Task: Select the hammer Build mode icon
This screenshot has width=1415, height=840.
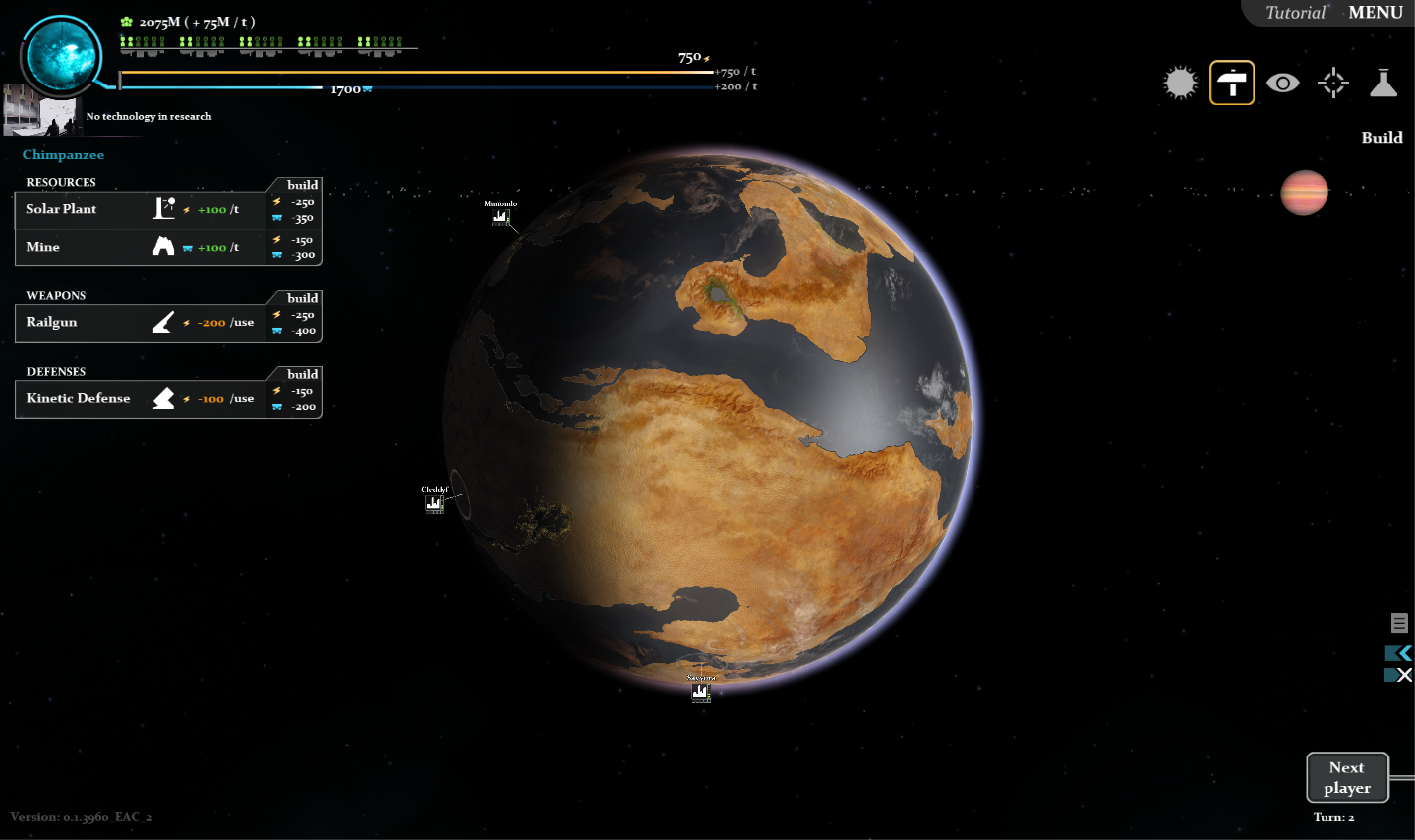Action: point(1232,83)
